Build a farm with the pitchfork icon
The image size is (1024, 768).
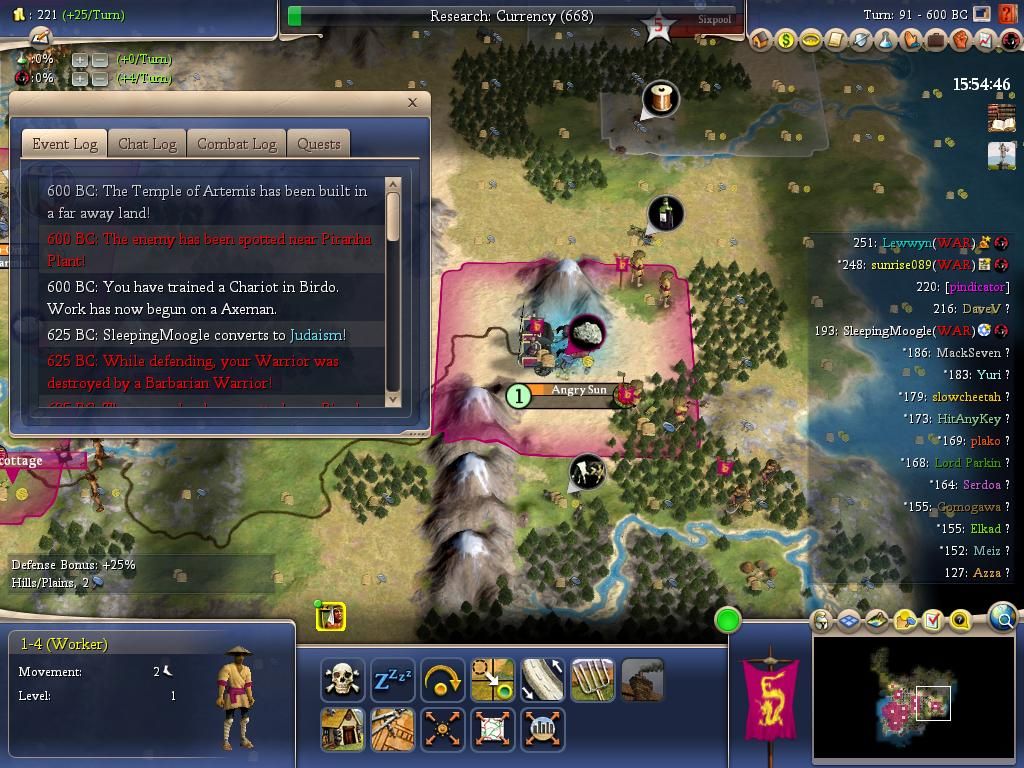pos(593,680)
